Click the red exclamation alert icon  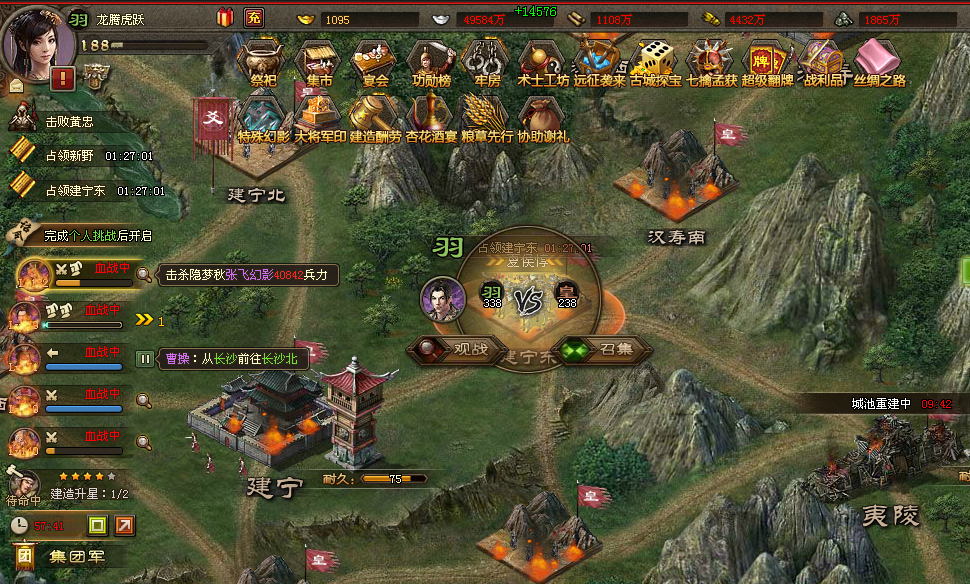click(x=63, y=78)
